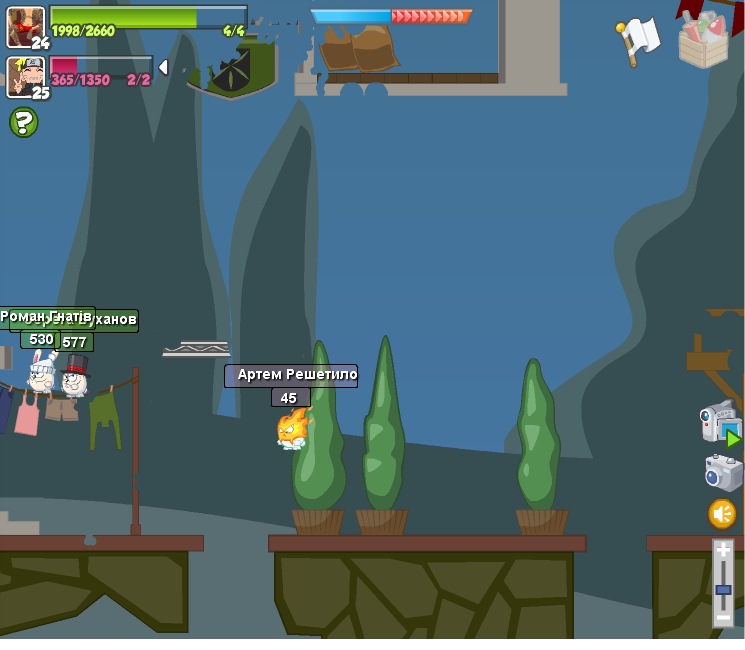The height and width of the screenshot is (650, 745).
Task: Select the level 25 team portrait
Action: (24, 76)
